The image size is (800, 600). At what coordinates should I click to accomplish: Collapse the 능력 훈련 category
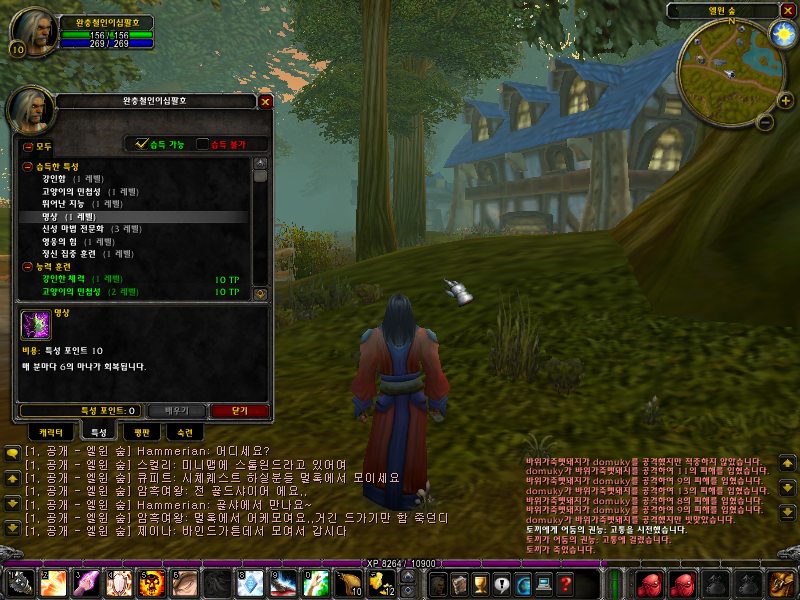[27, 267]
